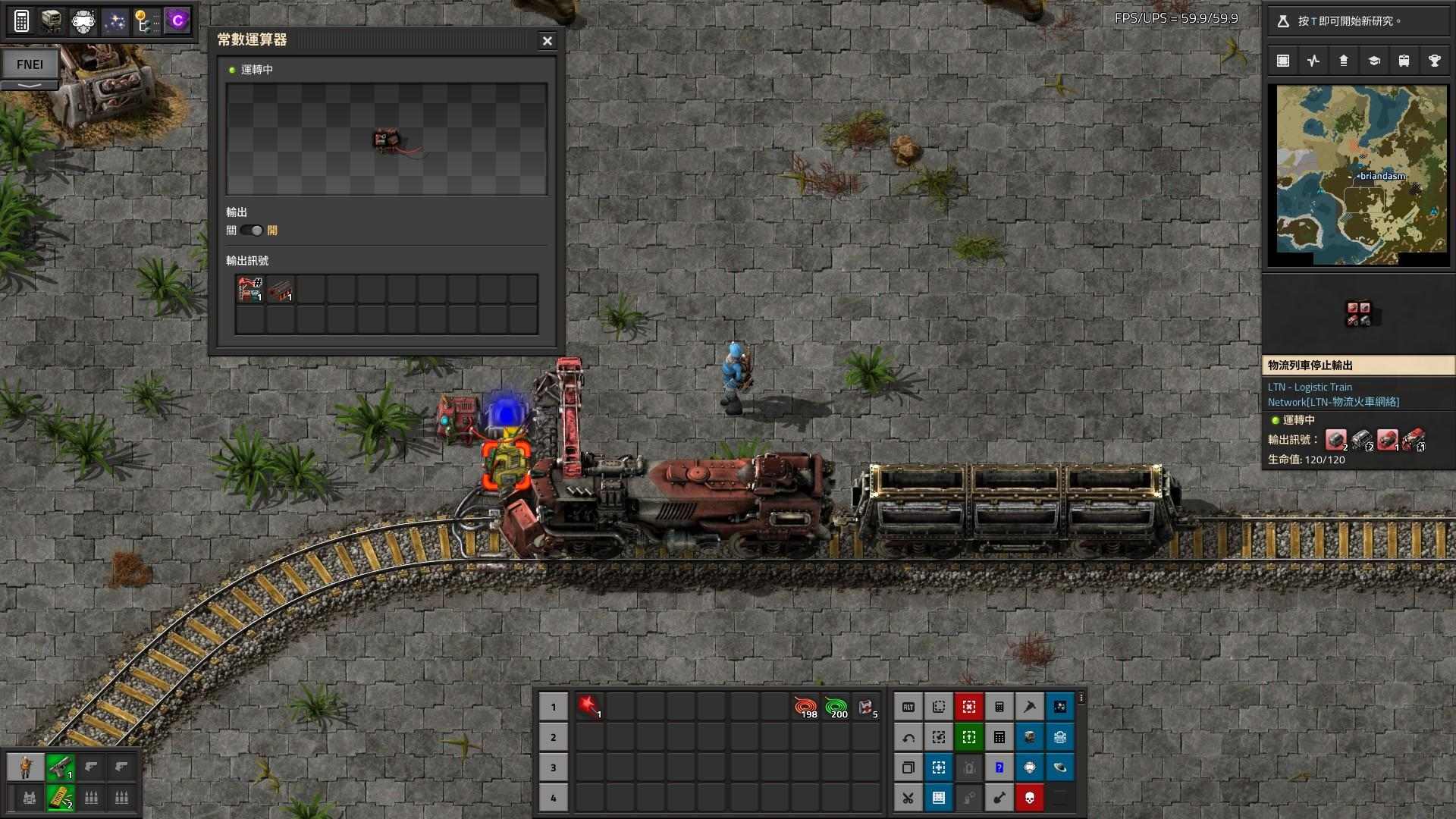
Task: Switch to quickbar row 4
Action: point(554,798)
